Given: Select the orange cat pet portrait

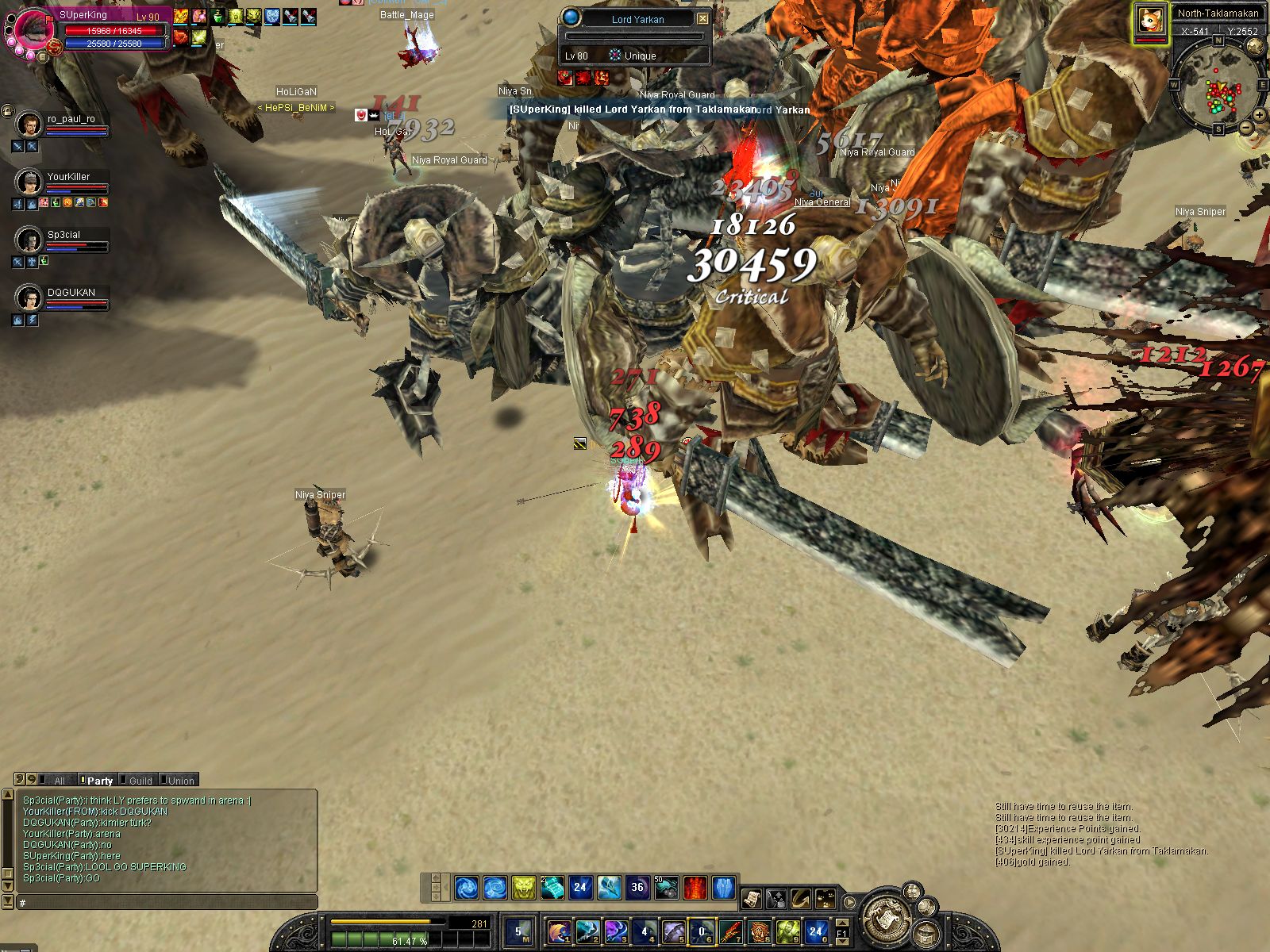Looking at the screenshot, I should point(1150,21).
